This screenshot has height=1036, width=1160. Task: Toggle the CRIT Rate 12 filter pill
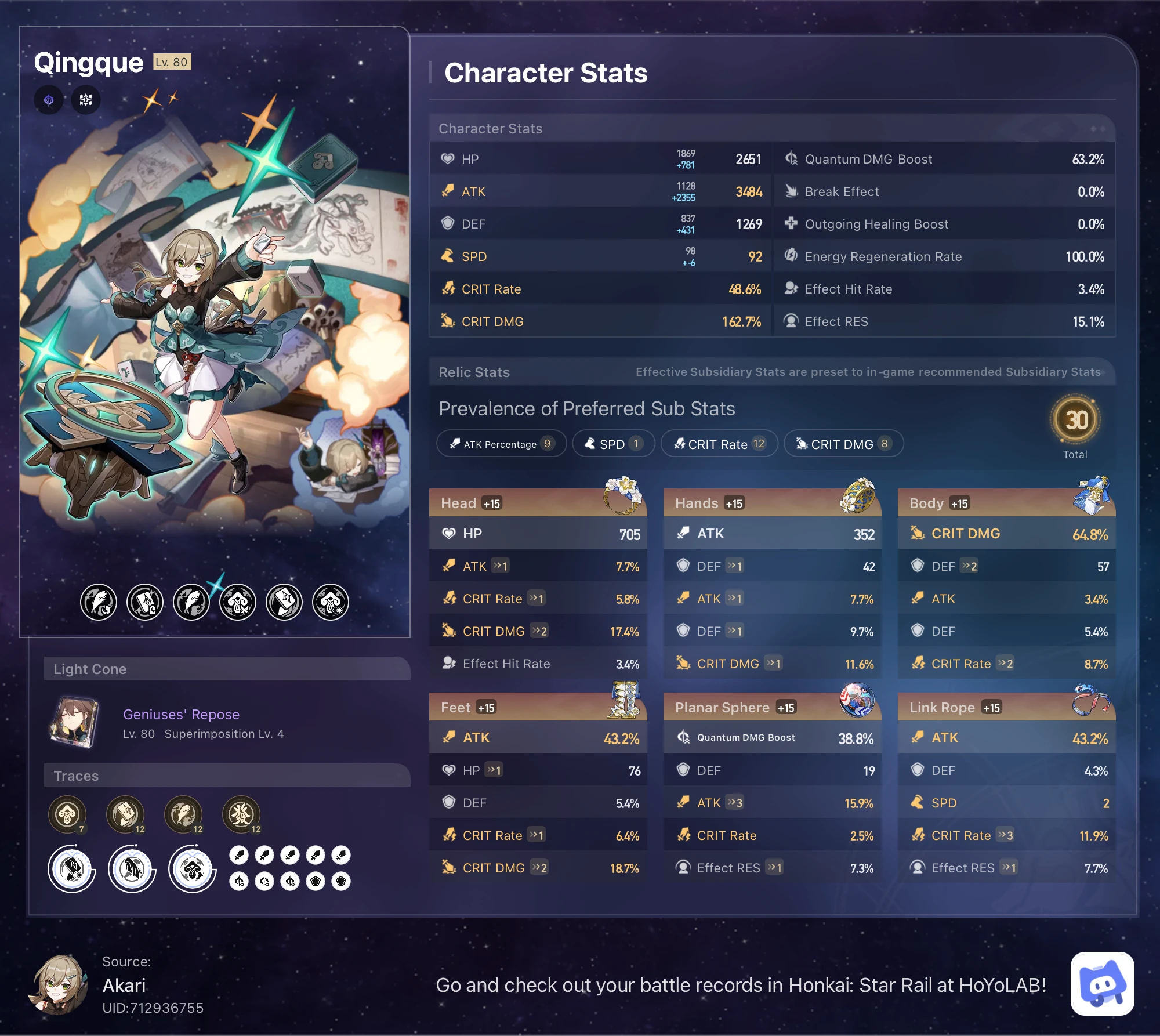719,444
